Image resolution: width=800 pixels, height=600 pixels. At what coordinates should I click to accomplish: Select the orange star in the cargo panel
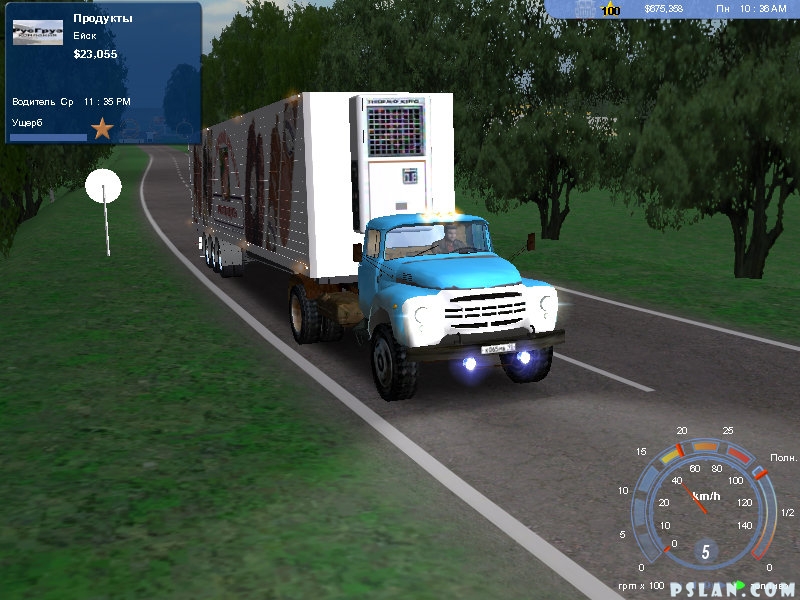[x=102, y=128]
